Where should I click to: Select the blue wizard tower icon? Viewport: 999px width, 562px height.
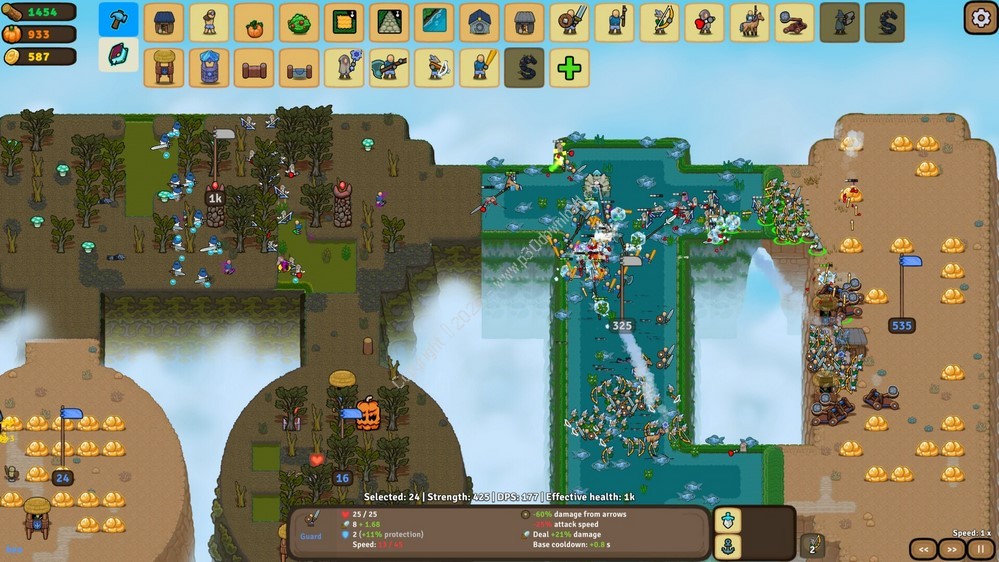tap(209, 68)
